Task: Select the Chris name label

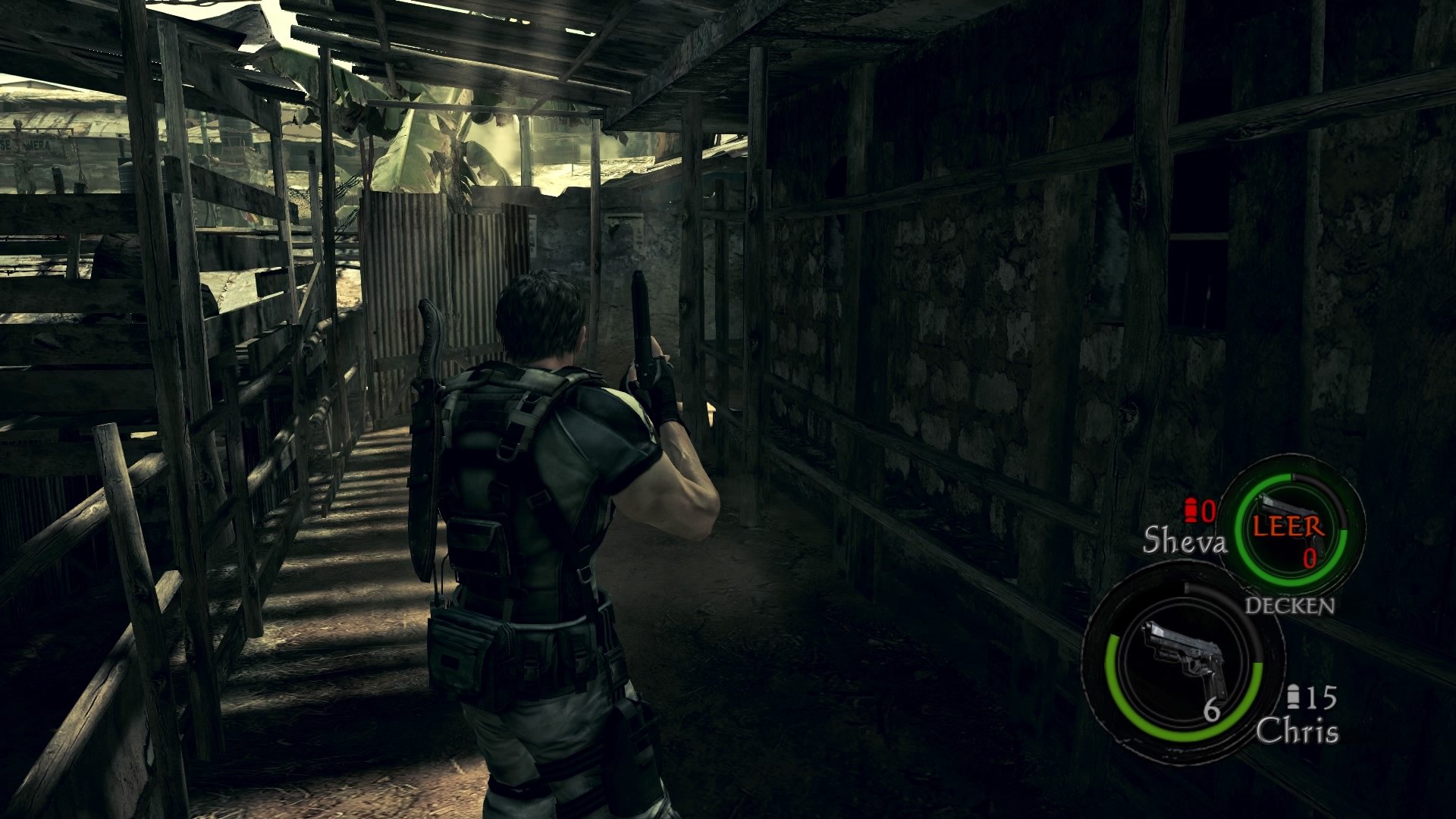Action: [1298, 730]
